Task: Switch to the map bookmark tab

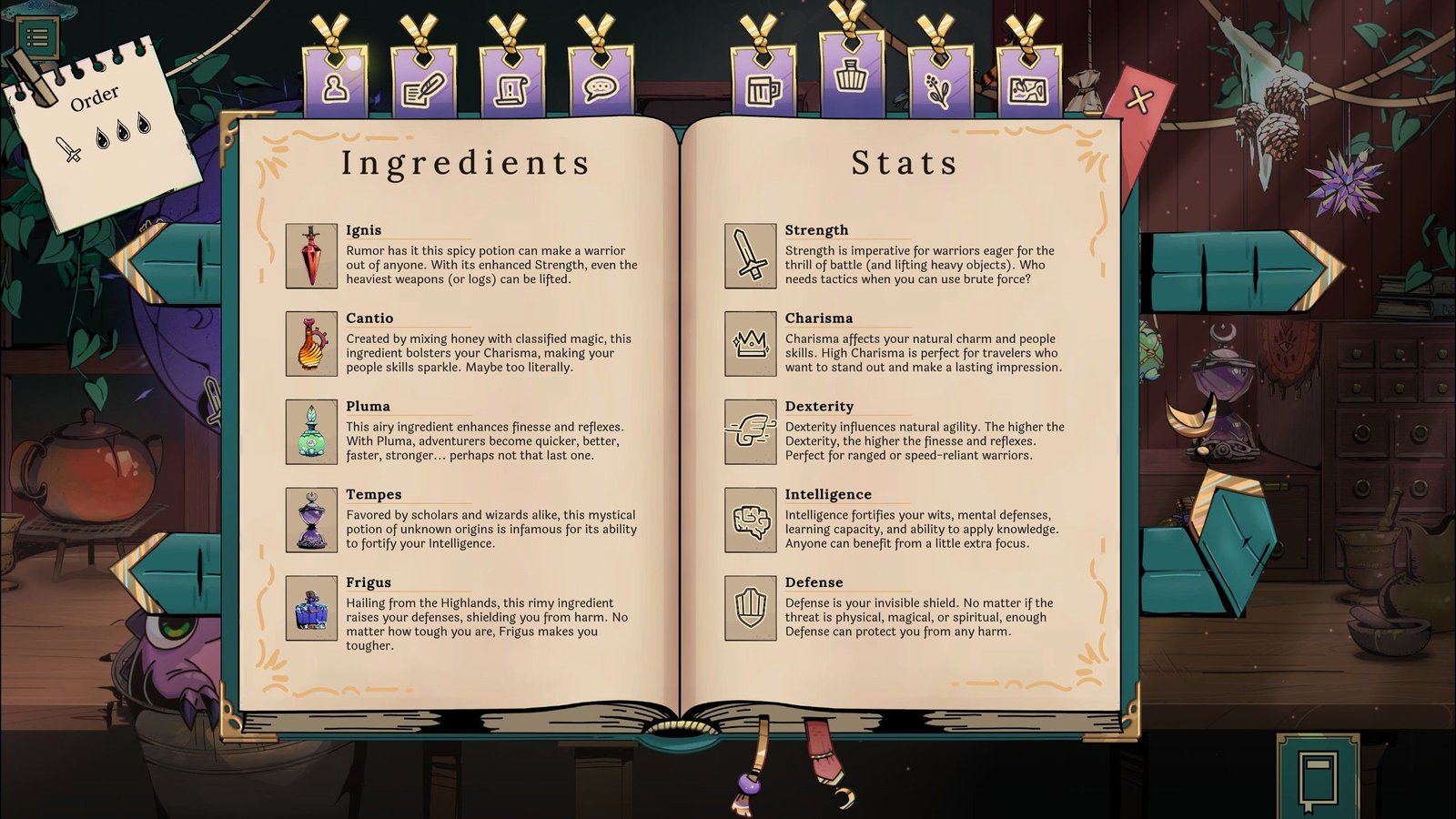Action: (1027, 86)
